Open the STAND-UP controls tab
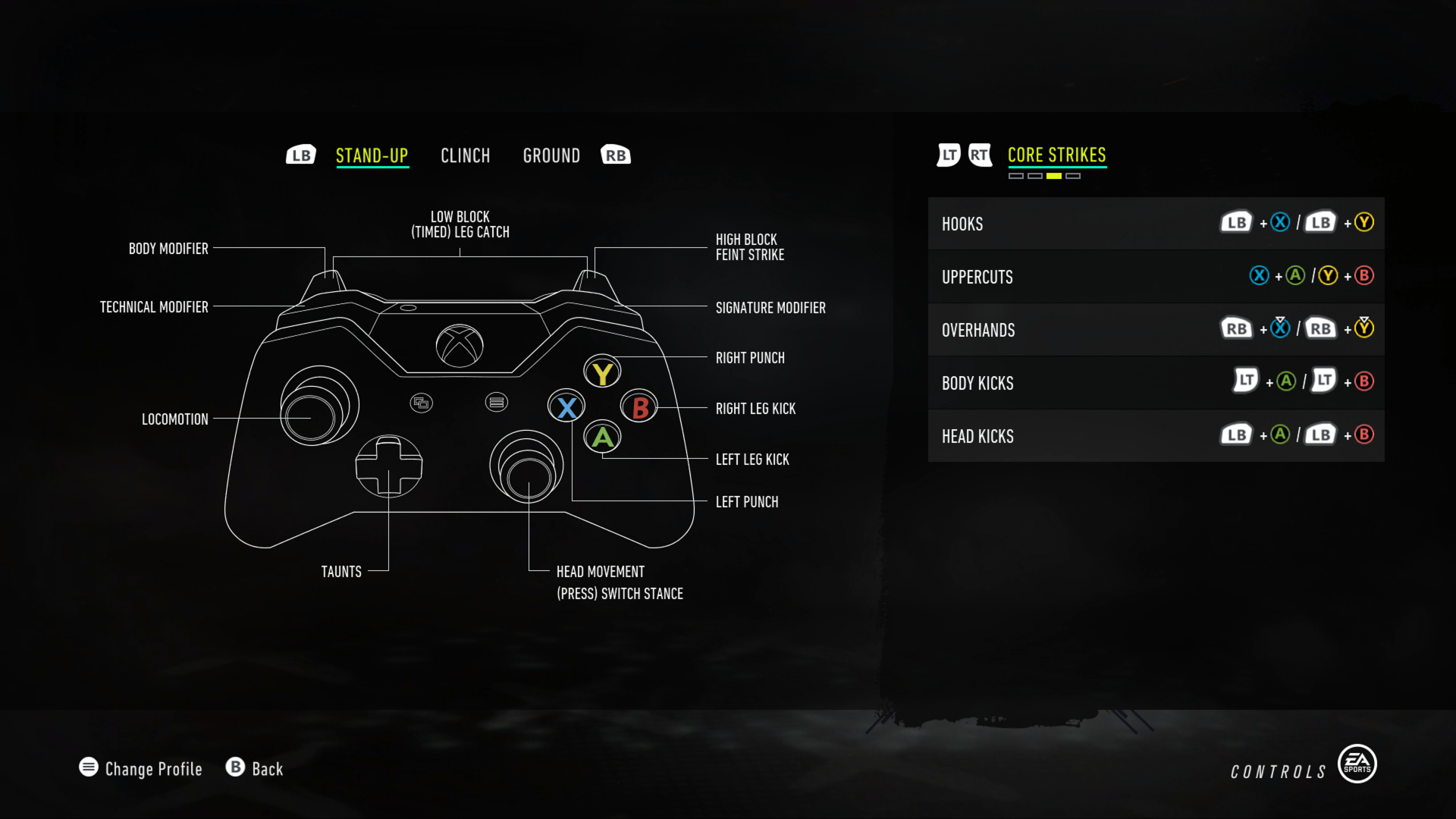 [372, 155]
